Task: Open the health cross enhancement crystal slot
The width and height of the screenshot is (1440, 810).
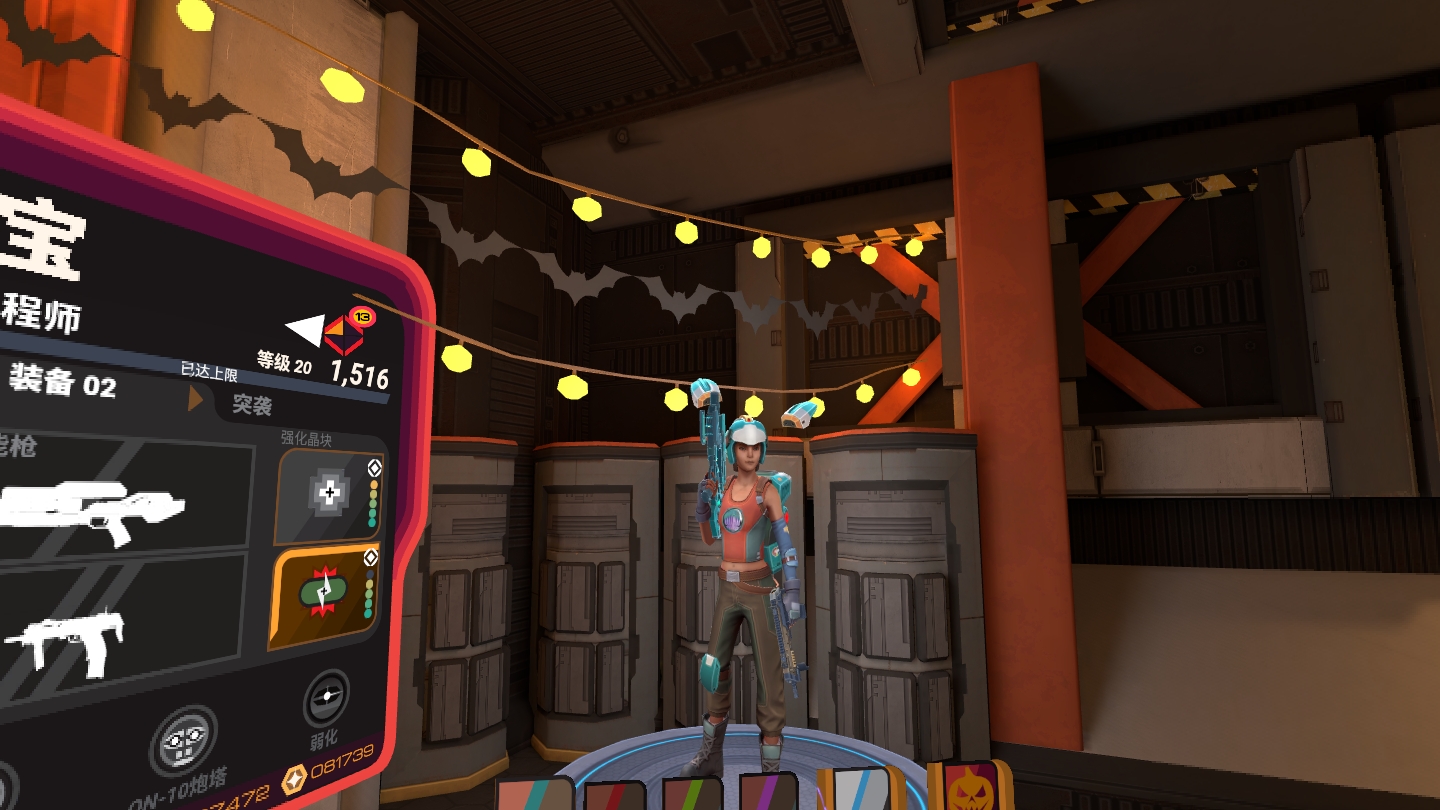Action: point(328,494)
